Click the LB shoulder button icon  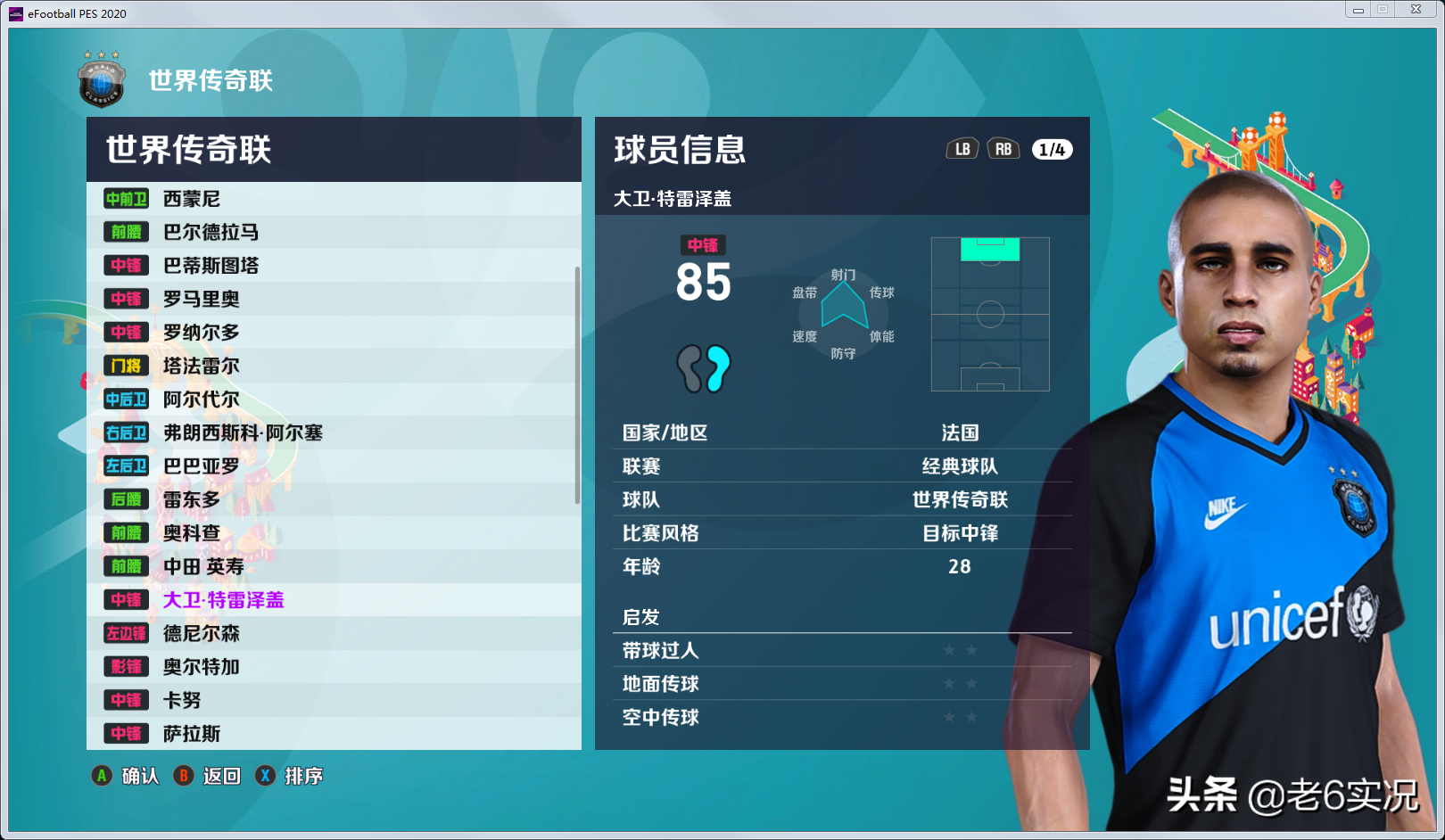[962, 149]
